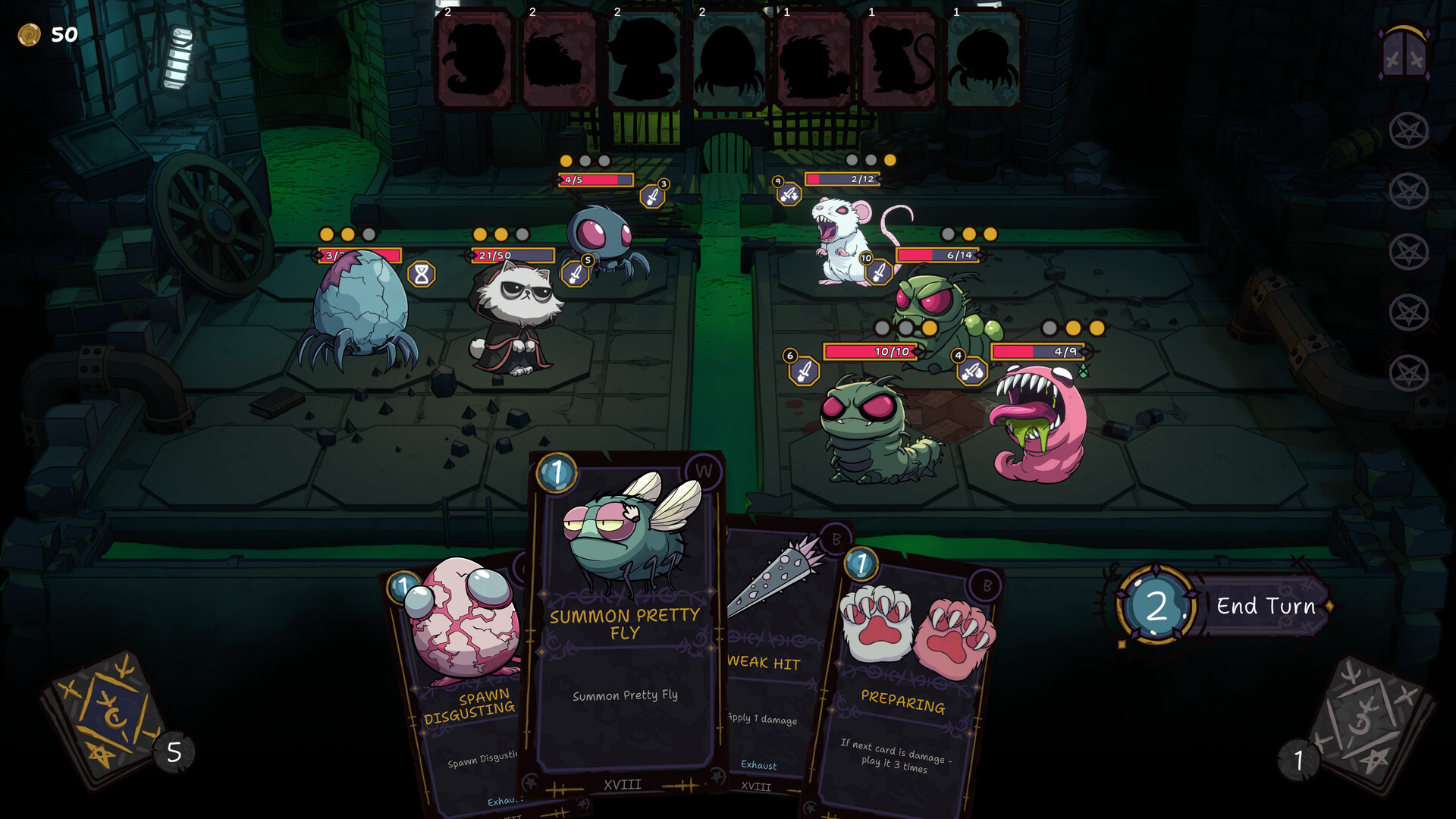Click the End Turn button
The image size is (1456, 819).
click(1265, 607)
